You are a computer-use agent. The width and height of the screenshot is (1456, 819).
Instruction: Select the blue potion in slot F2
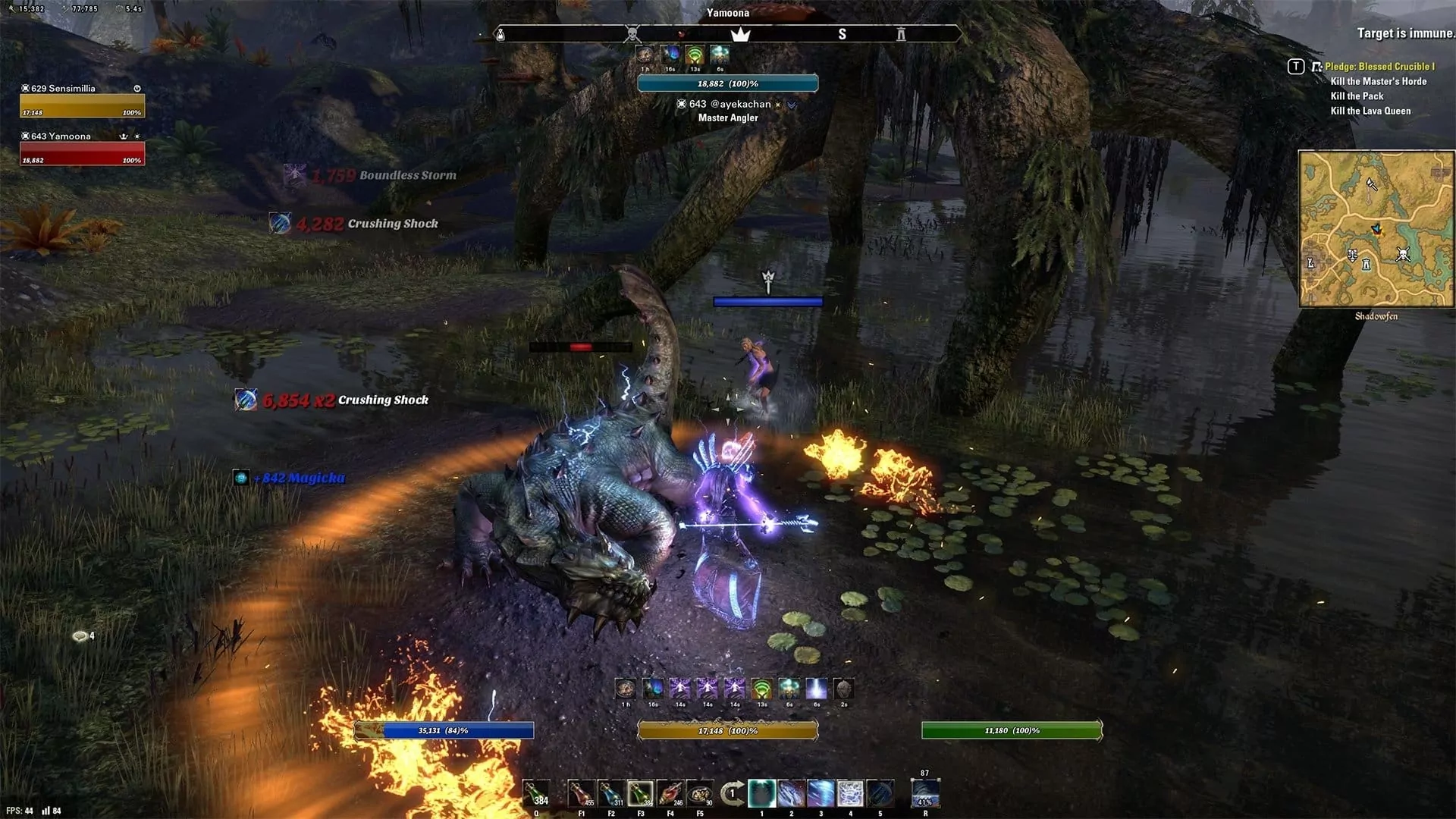[611, 794]
